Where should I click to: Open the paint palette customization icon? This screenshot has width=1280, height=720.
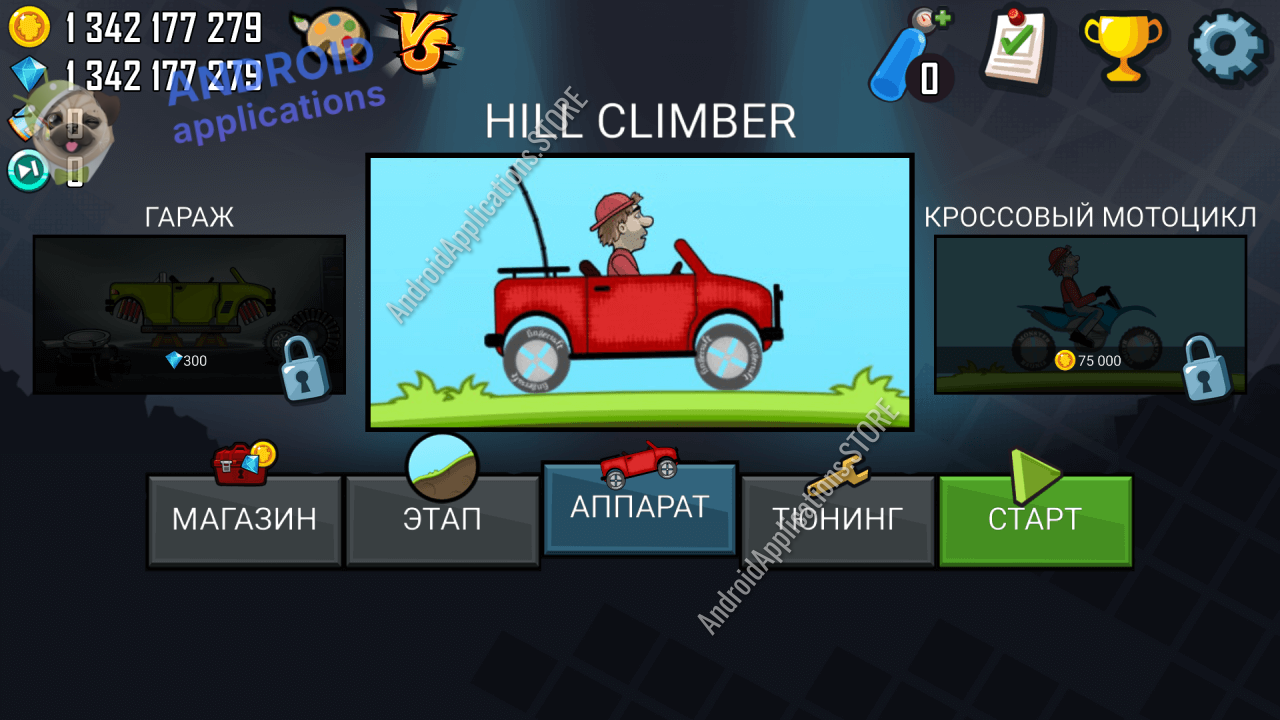pyautogui.click(x=327, y=40)
